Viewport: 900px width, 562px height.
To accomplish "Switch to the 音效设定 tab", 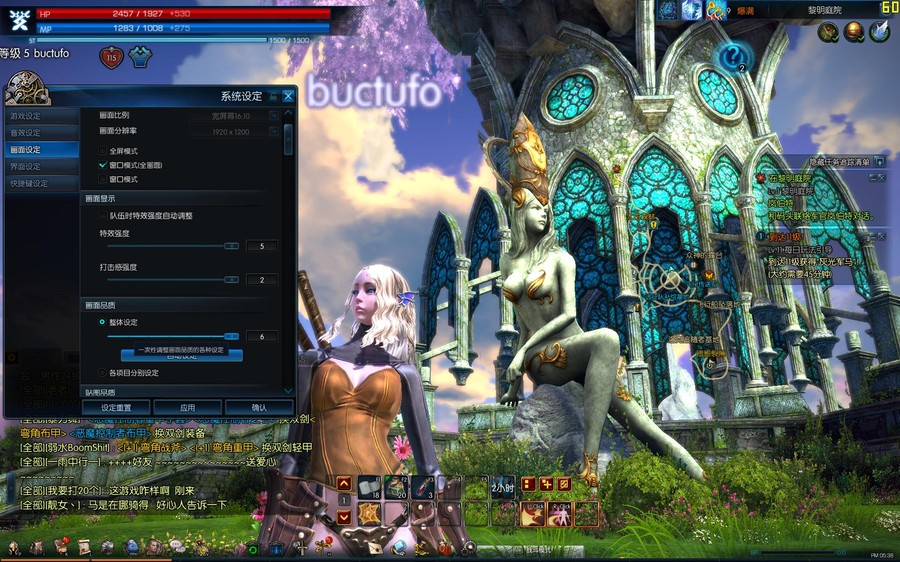I will pos(27,132).
